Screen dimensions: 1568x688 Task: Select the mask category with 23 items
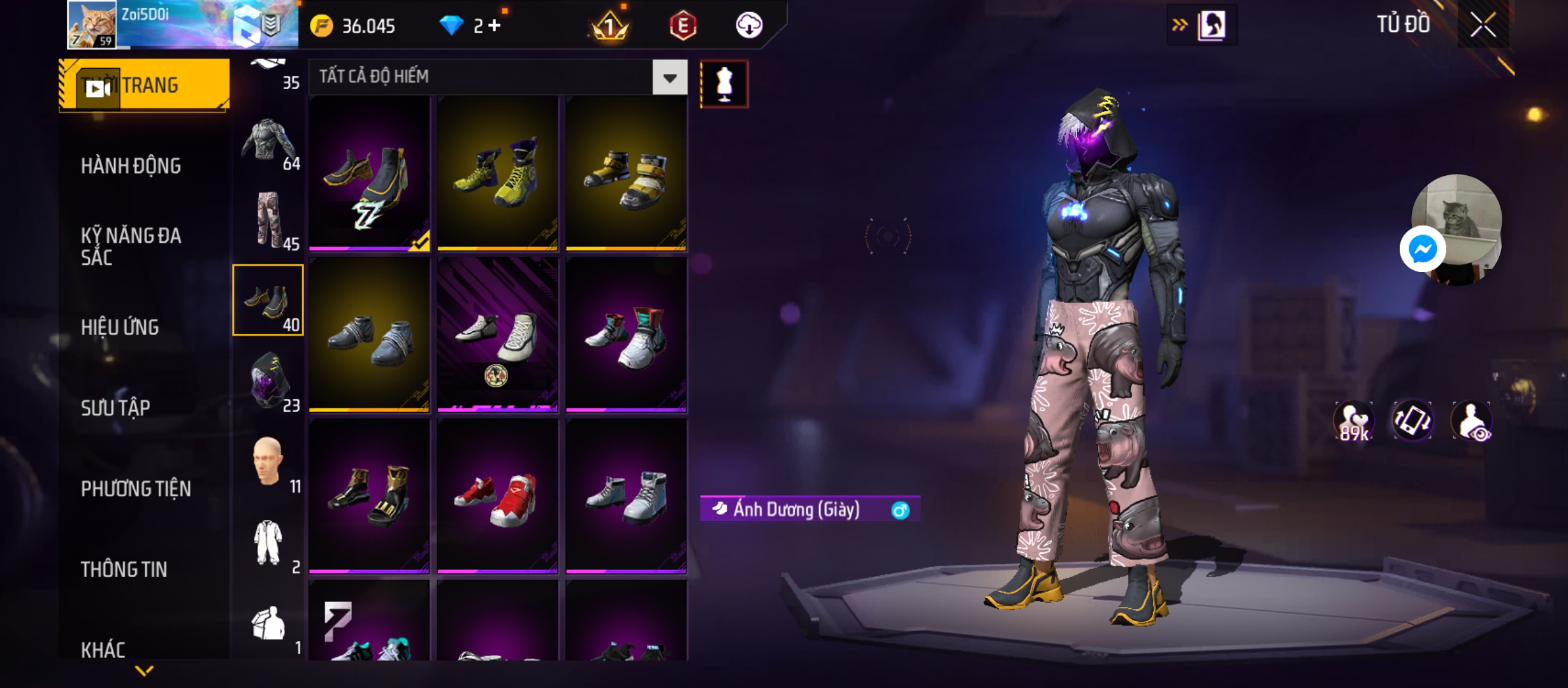pyautogui.click(x=268, y=381)
